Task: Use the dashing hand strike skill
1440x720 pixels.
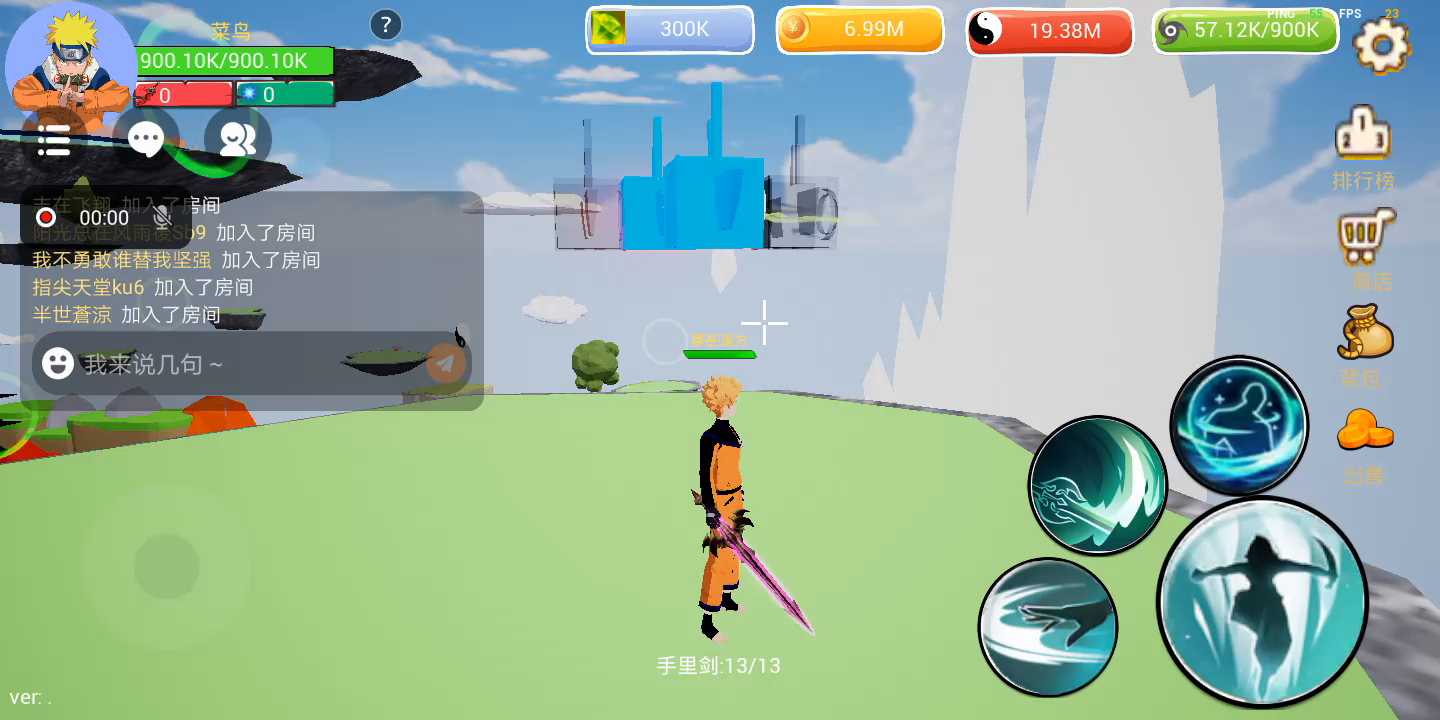Action: tap(1047, 627)
